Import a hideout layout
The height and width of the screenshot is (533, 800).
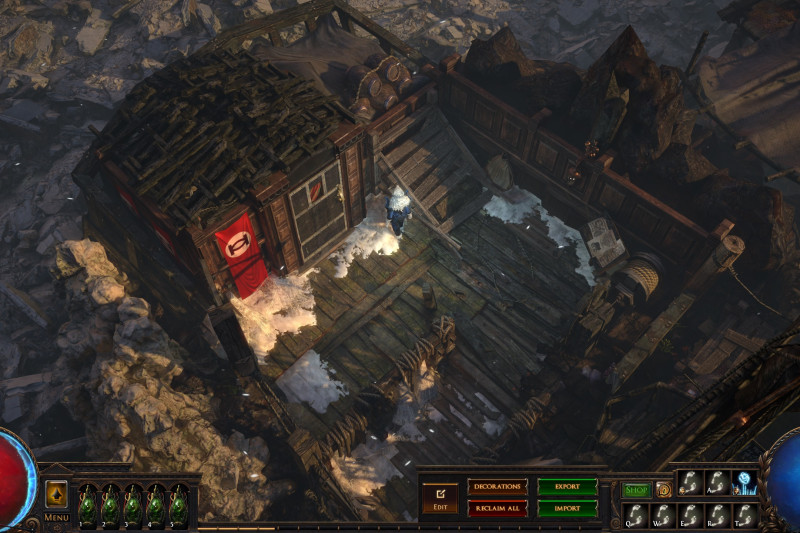click(x=567, y=508)
